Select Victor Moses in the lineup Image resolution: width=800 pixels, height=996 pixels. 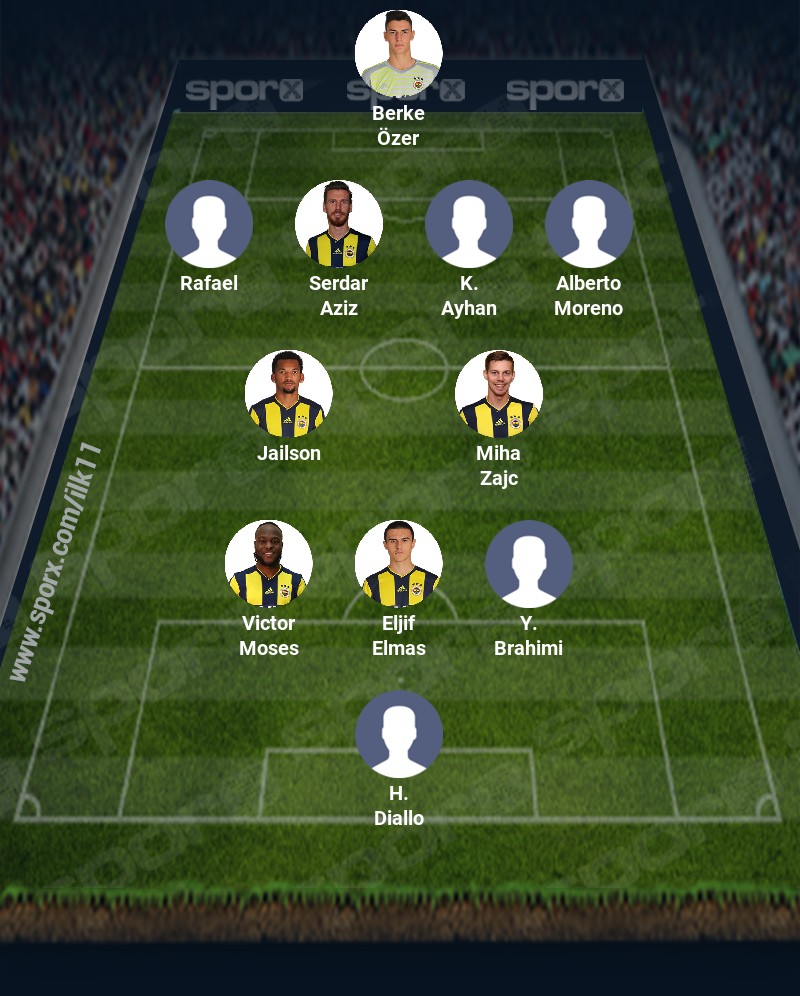pos(269,564)
